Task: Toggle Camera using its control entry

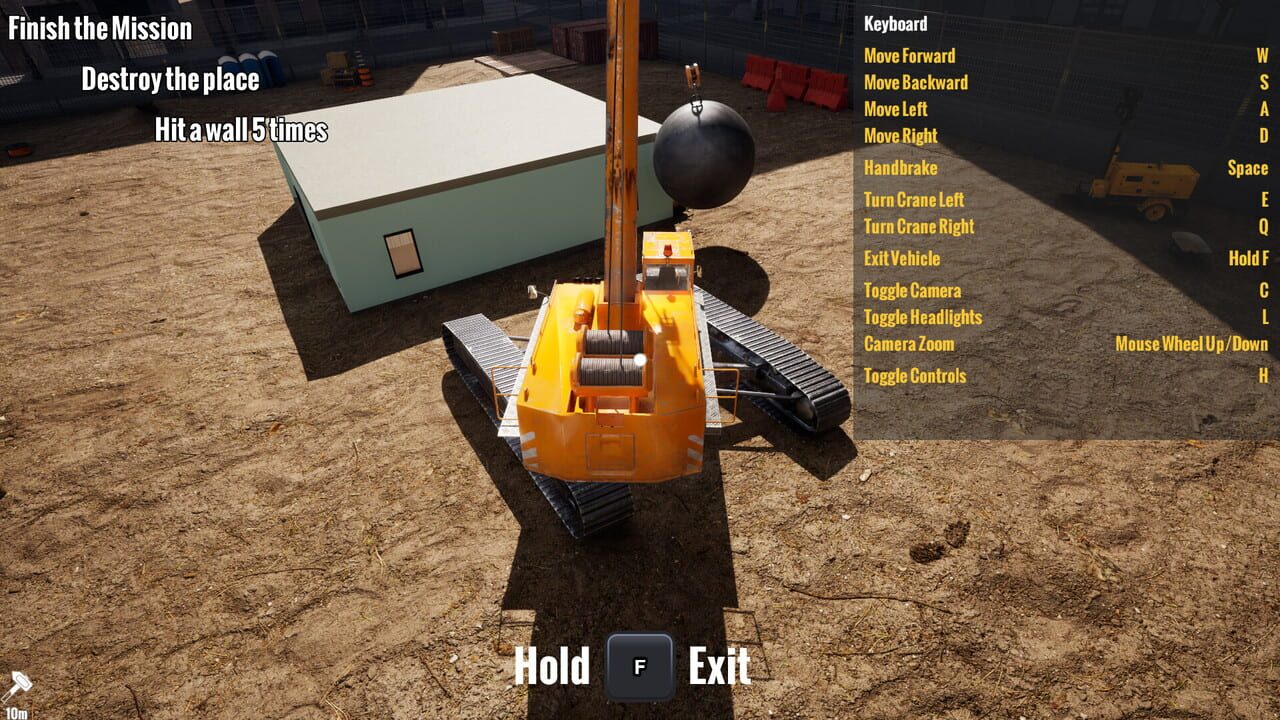Action: [x=912, y=290]
